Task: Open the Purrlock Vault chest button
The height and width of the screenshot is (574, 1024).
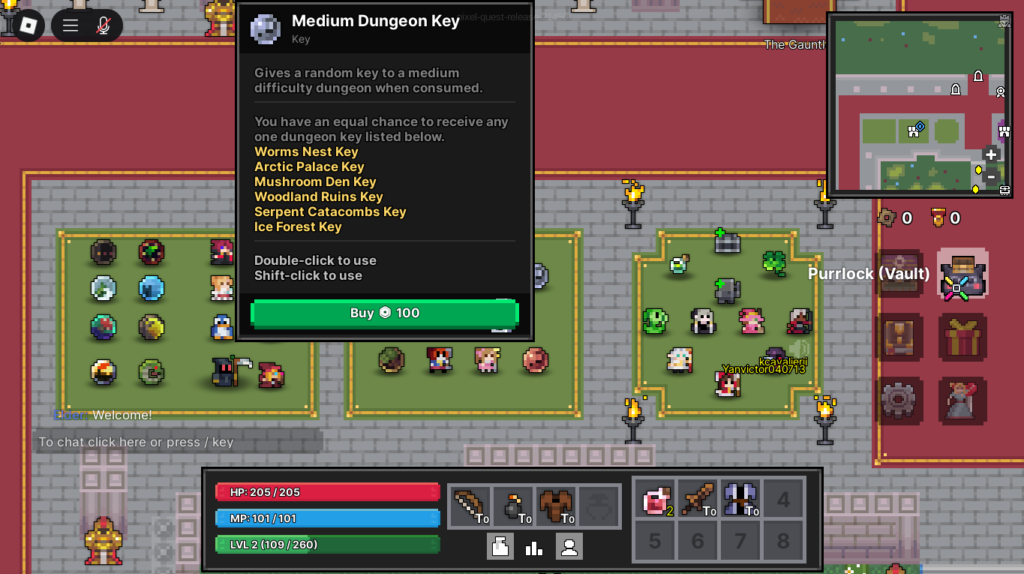Action: pyautogui.click(x=962, y=274)
